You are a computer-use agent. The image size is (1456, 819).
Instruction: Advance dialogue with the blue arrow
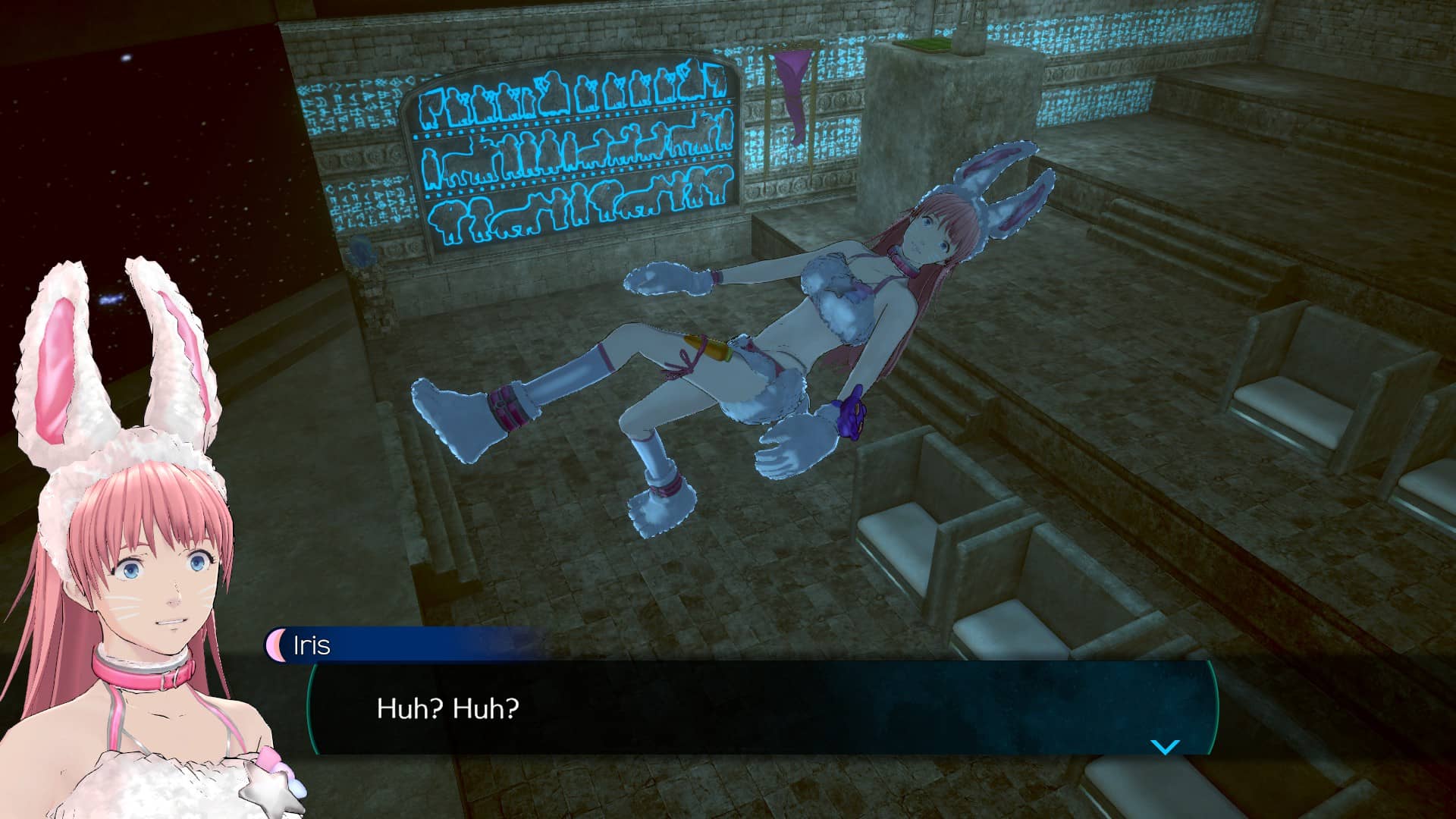1165,747
